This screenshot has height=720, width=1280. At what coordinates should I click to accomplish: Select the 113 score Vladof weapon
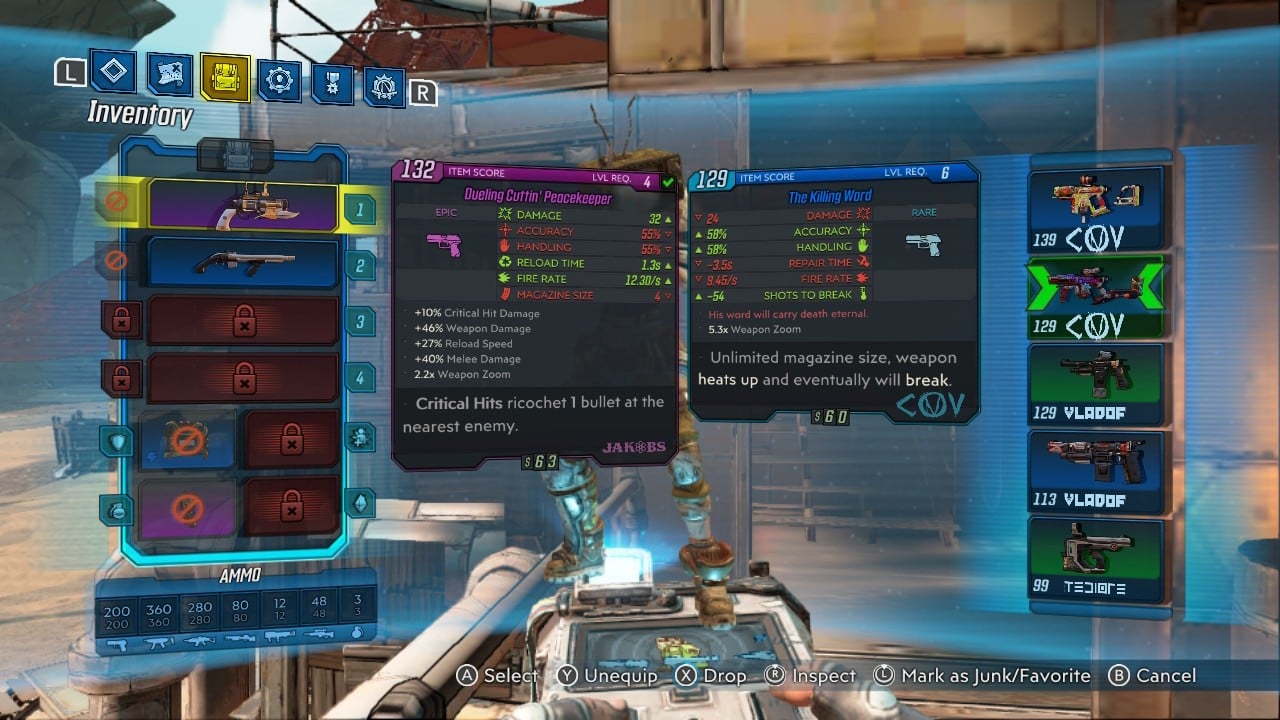[1097, 472]
